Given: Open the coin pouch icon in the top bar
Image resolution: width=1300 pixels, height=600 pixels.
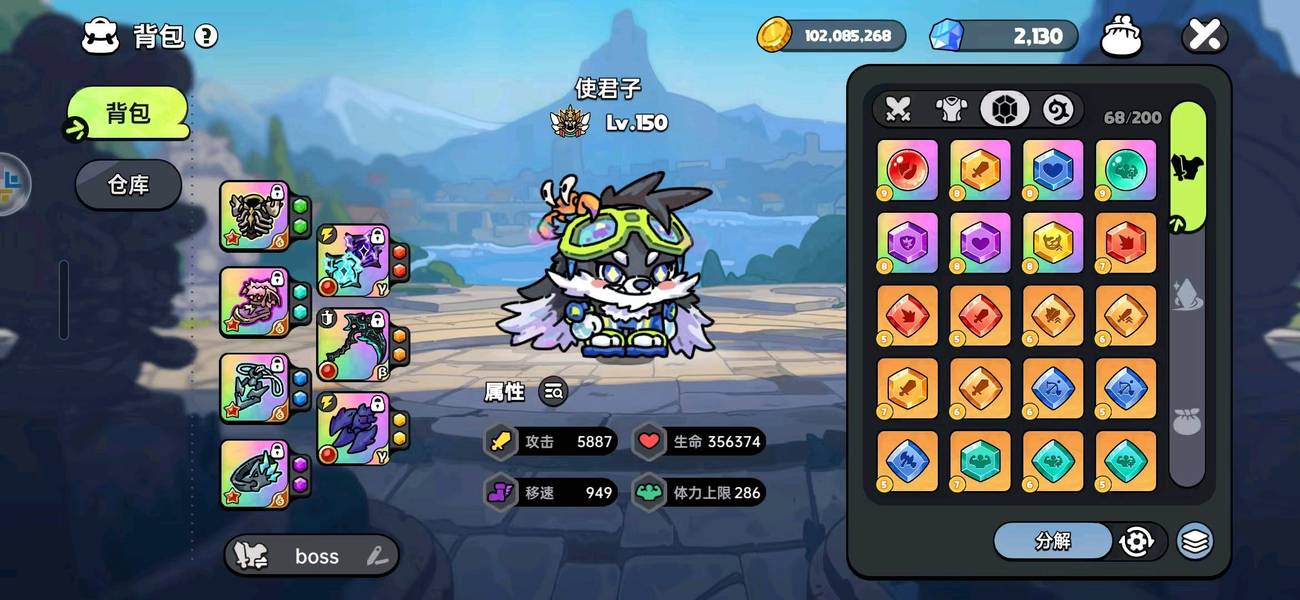Looking at the screenshot, I should click(x=1121, y=37).
